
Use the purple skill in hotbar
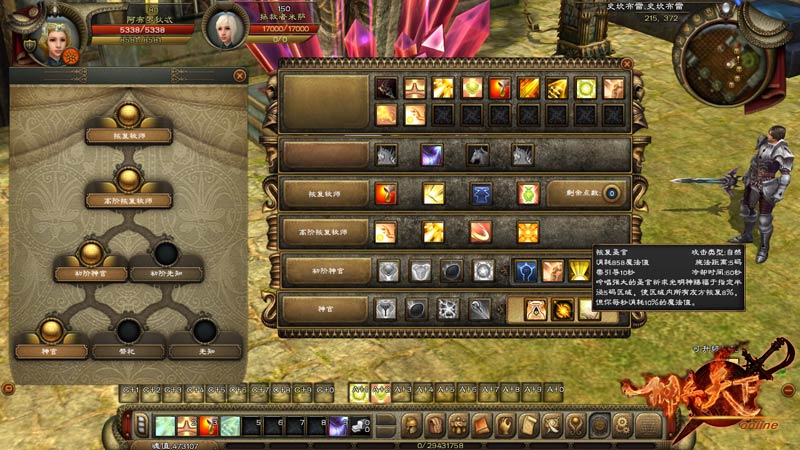pos(338,426)
